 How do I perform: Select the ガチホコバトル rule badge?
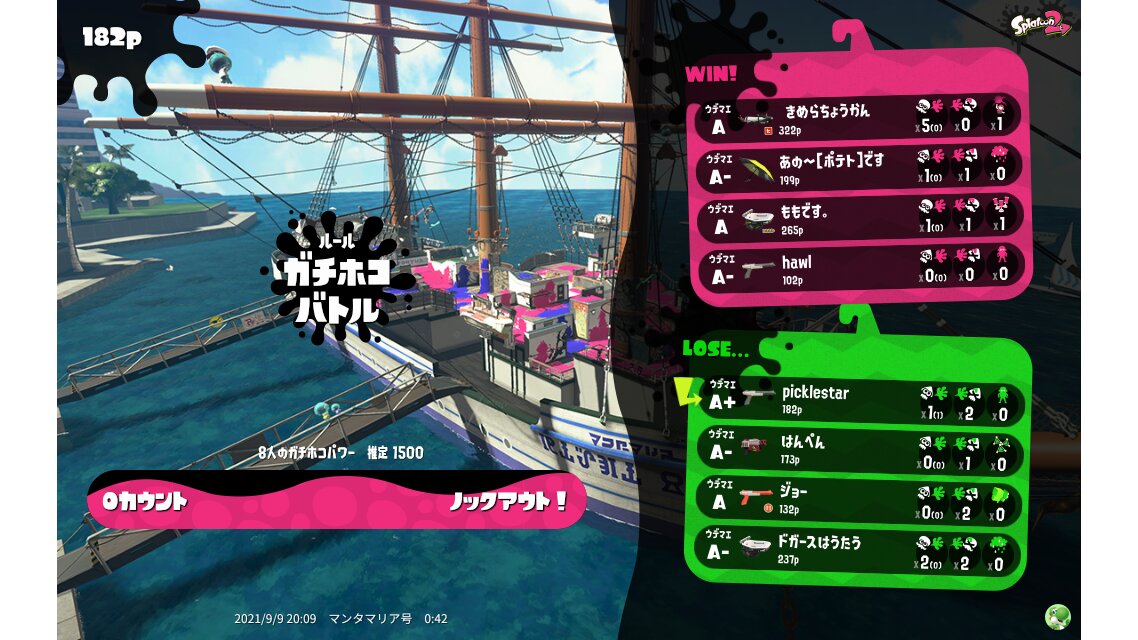tap(337, 282)
